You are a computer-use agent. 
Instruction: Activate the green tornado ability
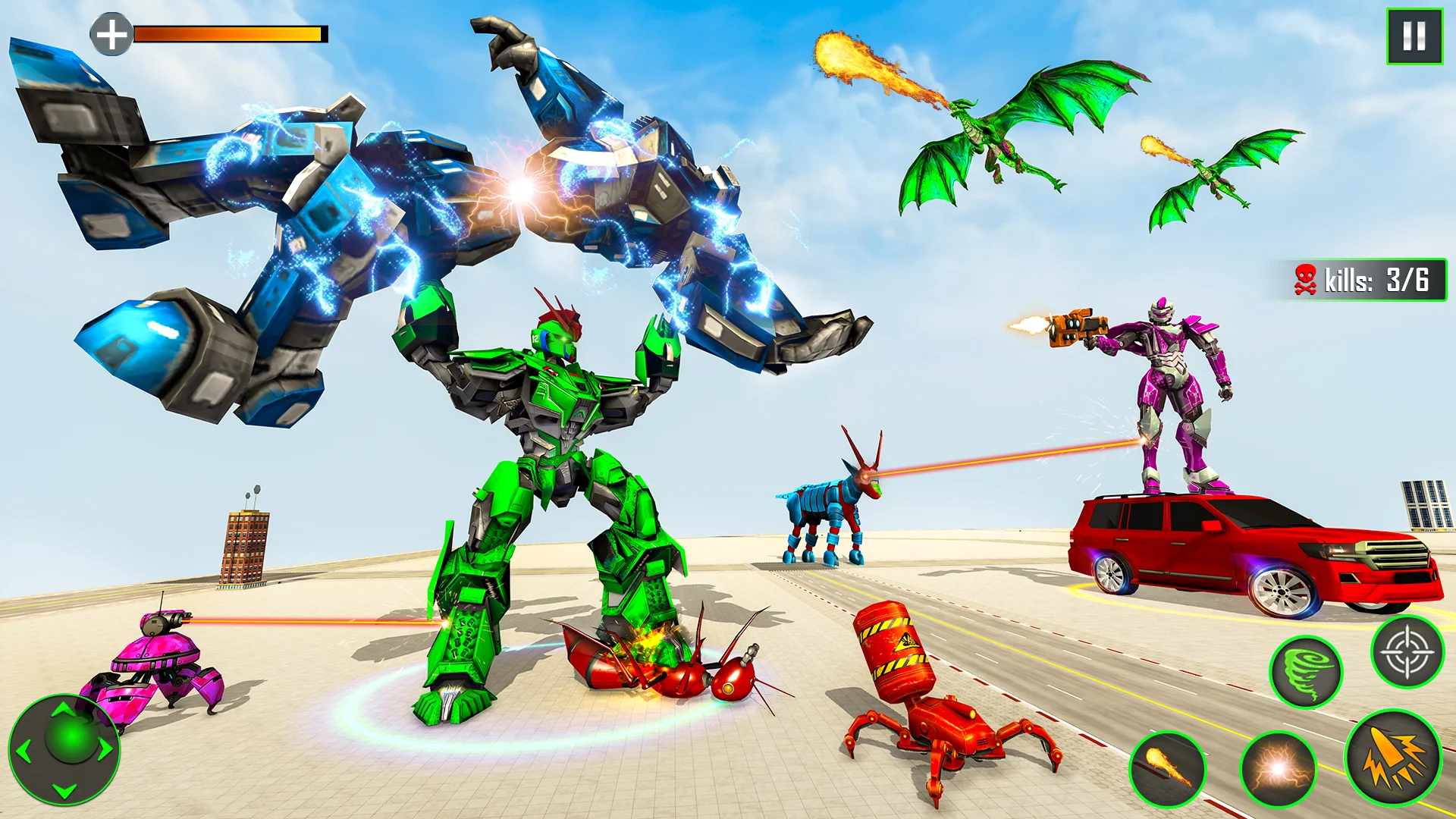pos(1306,672)
